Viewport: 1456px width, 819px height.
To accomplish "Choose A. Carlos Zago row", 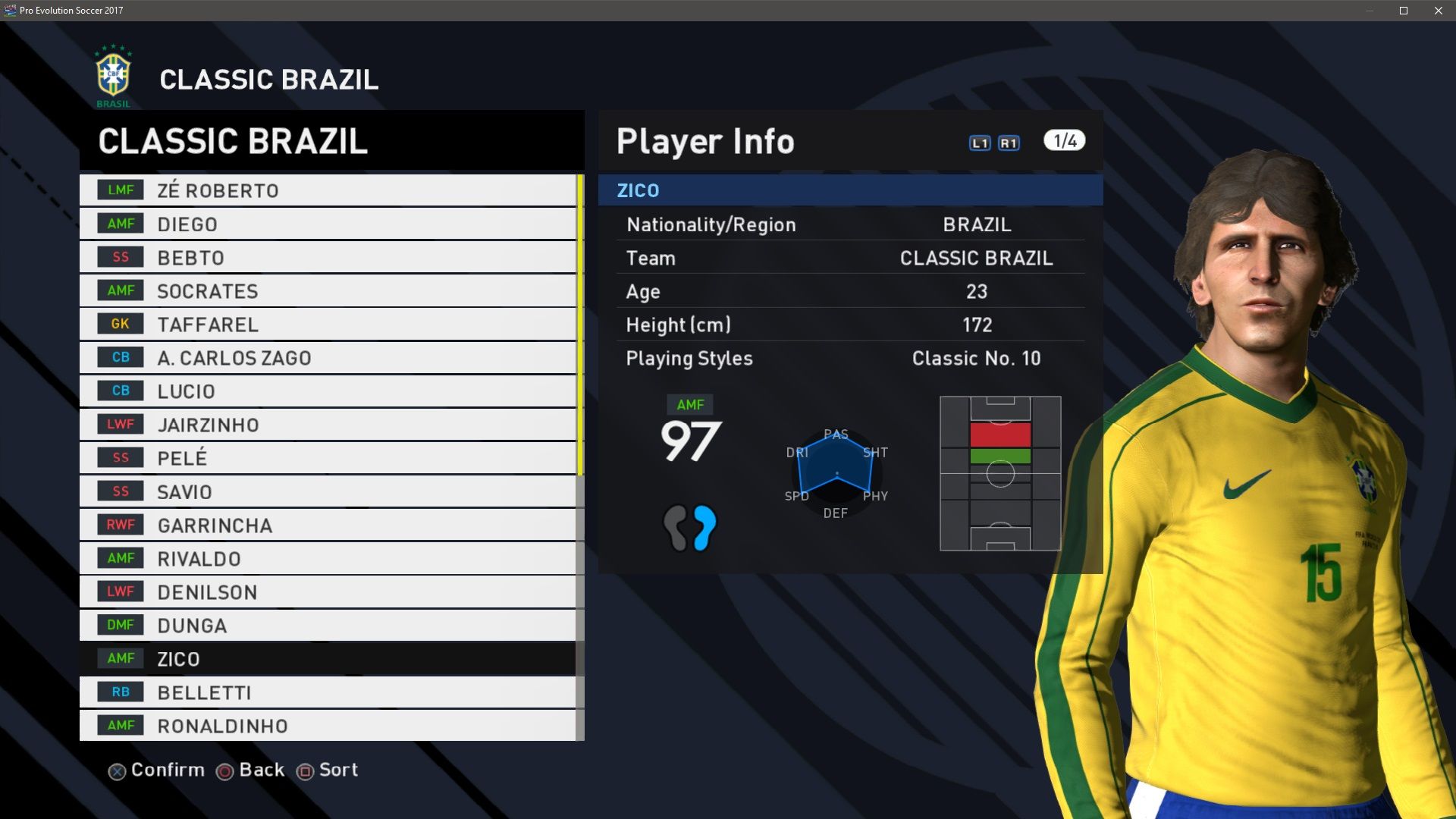I will click(328, 357).
